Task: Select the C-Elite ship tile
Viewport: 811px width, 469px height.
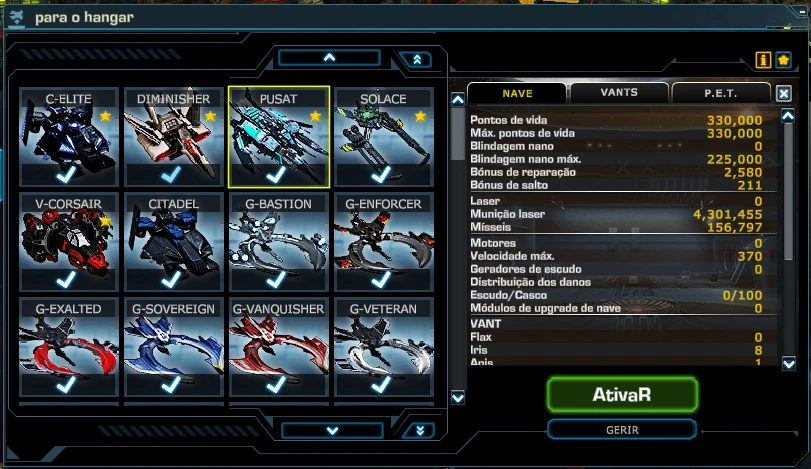Action: coord(68,137)
